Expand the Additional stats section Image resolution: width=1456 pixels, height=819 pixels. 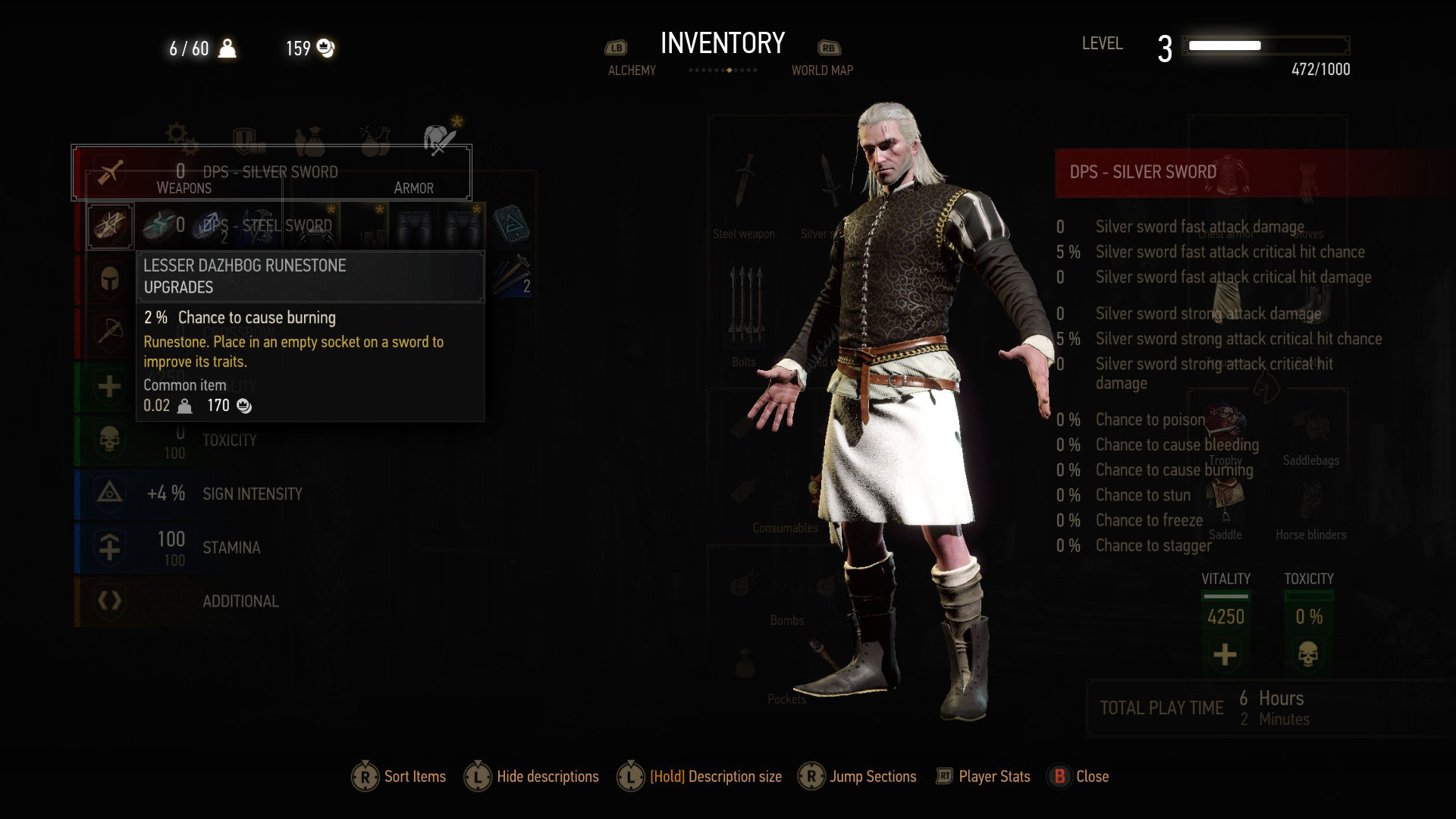(x=110, y=601)
